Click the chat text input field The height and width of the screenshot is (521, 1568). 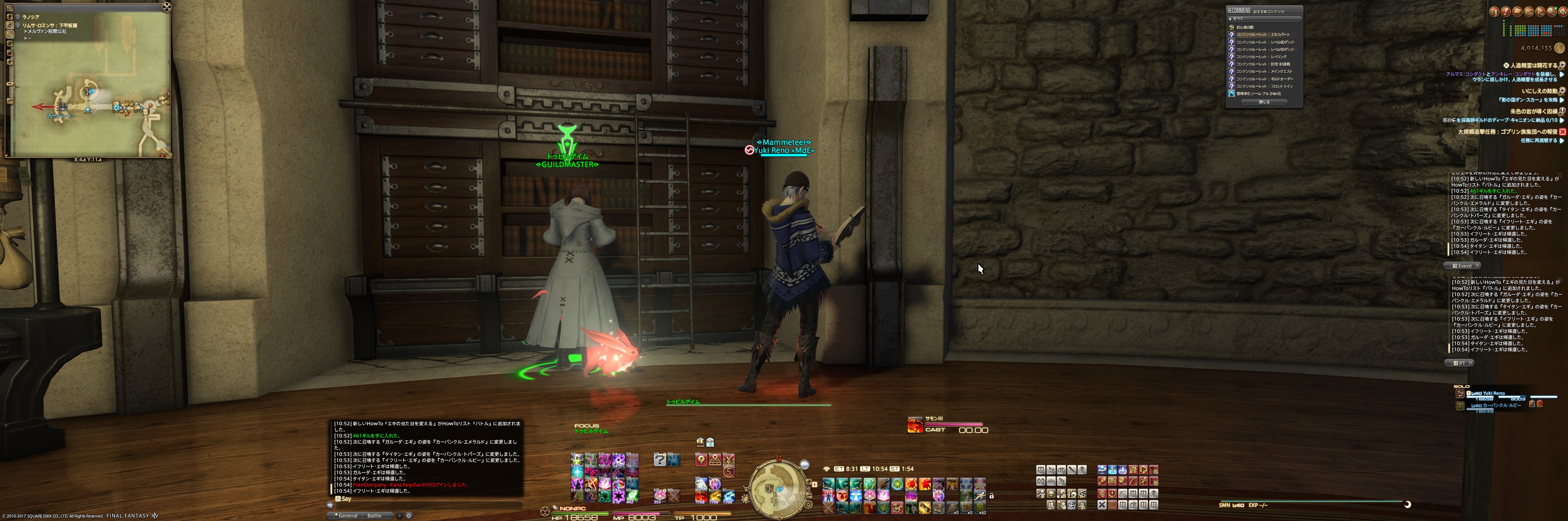pos(426,505)
